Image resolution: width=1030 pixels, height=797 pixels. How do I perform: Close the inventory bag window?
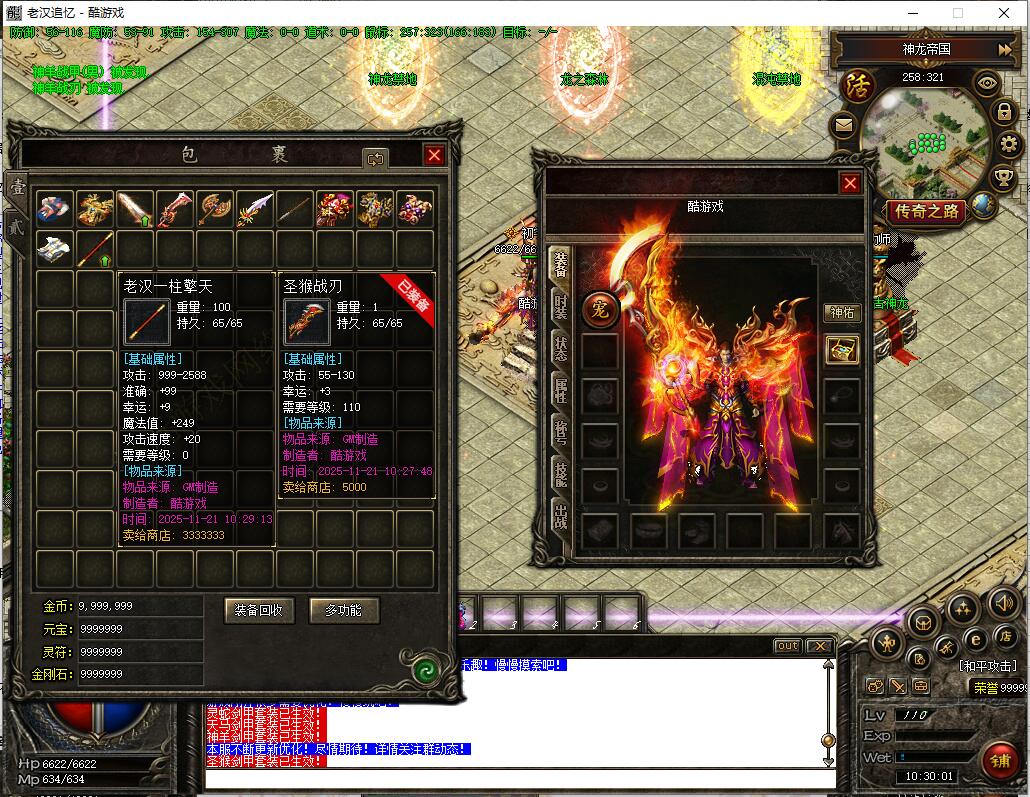pos(434,155)
